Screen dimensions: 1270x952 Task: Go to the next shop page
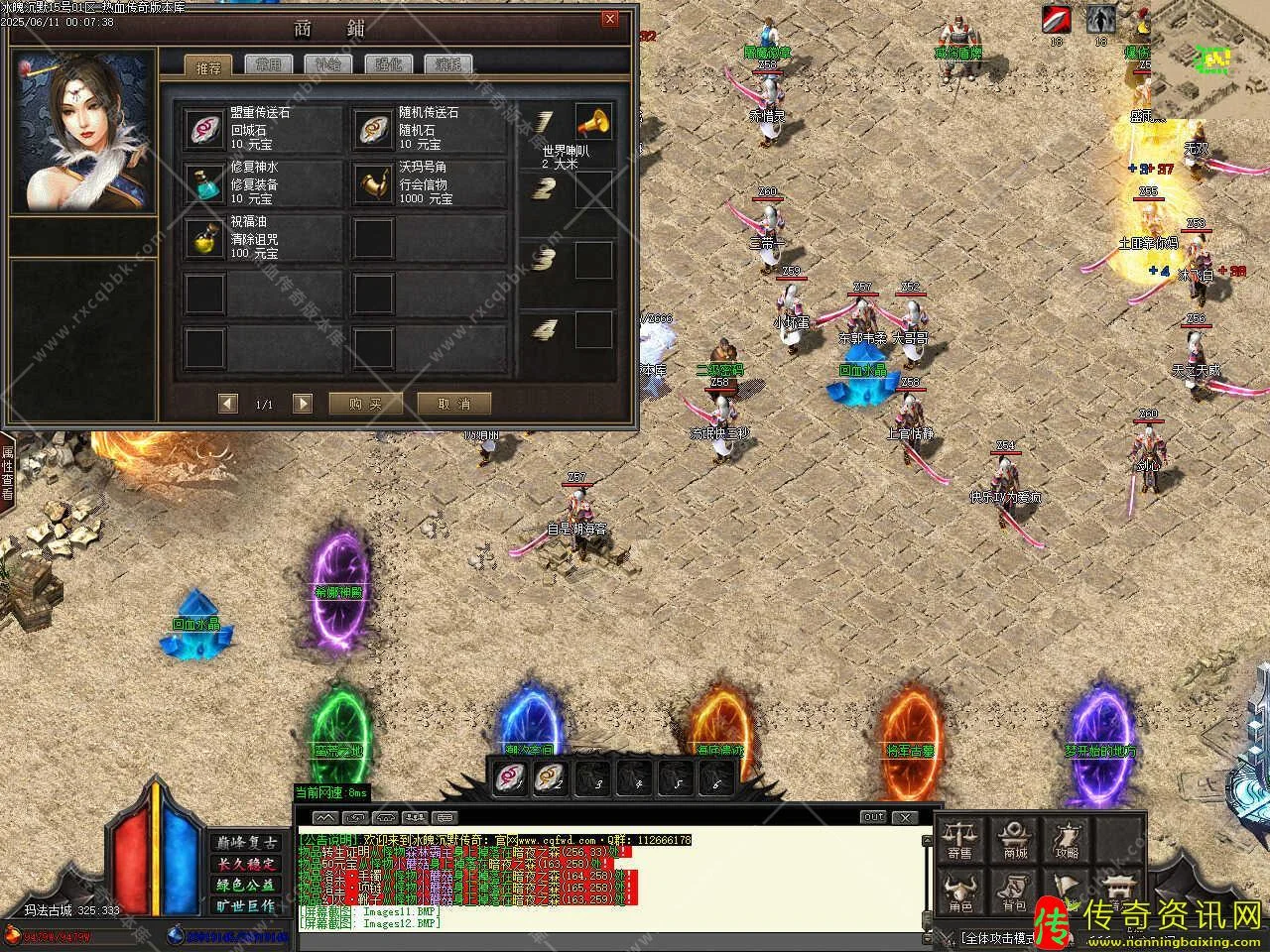click(x=303, y=404)
